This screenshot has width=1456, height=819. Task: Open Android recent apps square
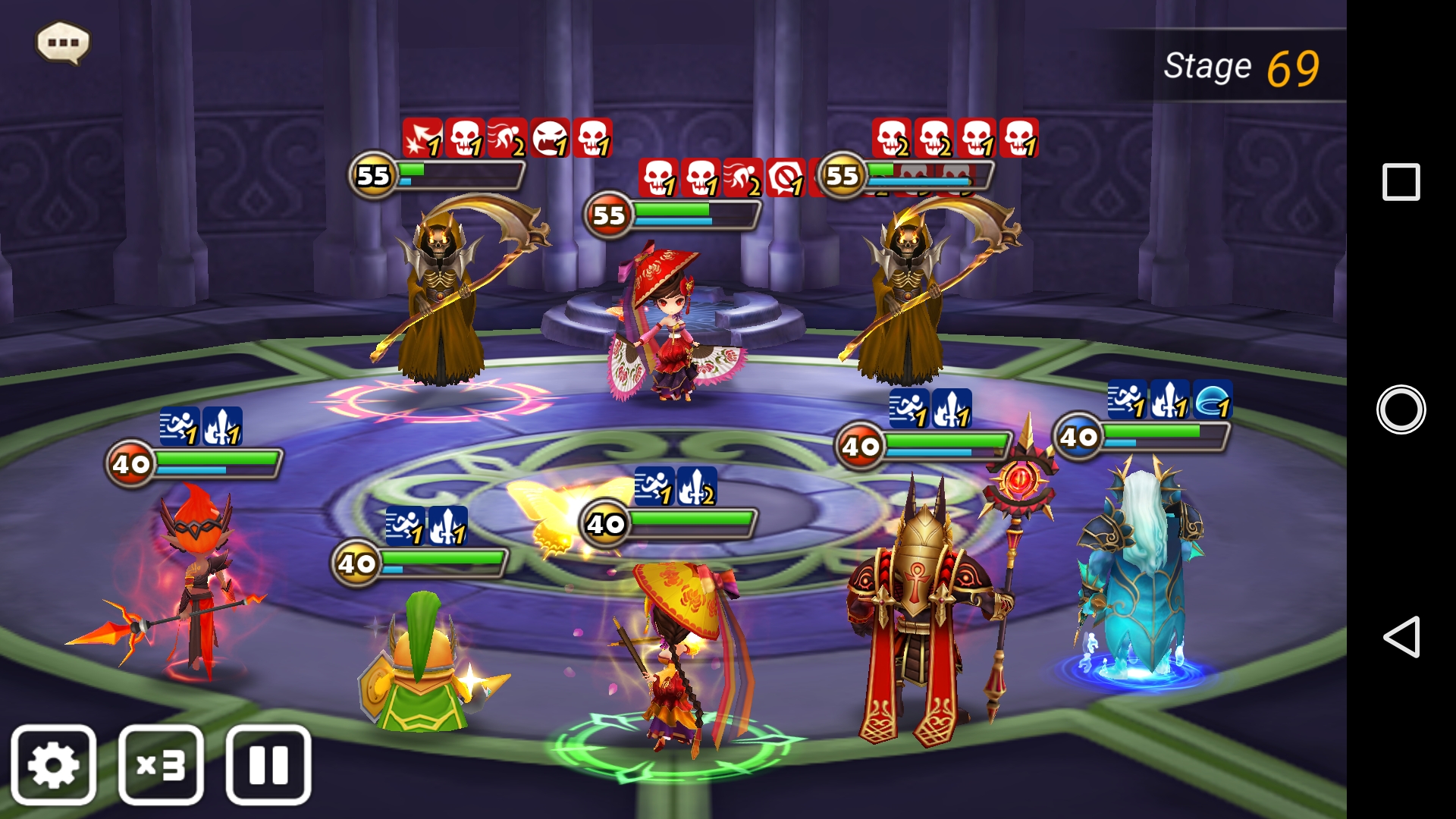[1401, 182]
